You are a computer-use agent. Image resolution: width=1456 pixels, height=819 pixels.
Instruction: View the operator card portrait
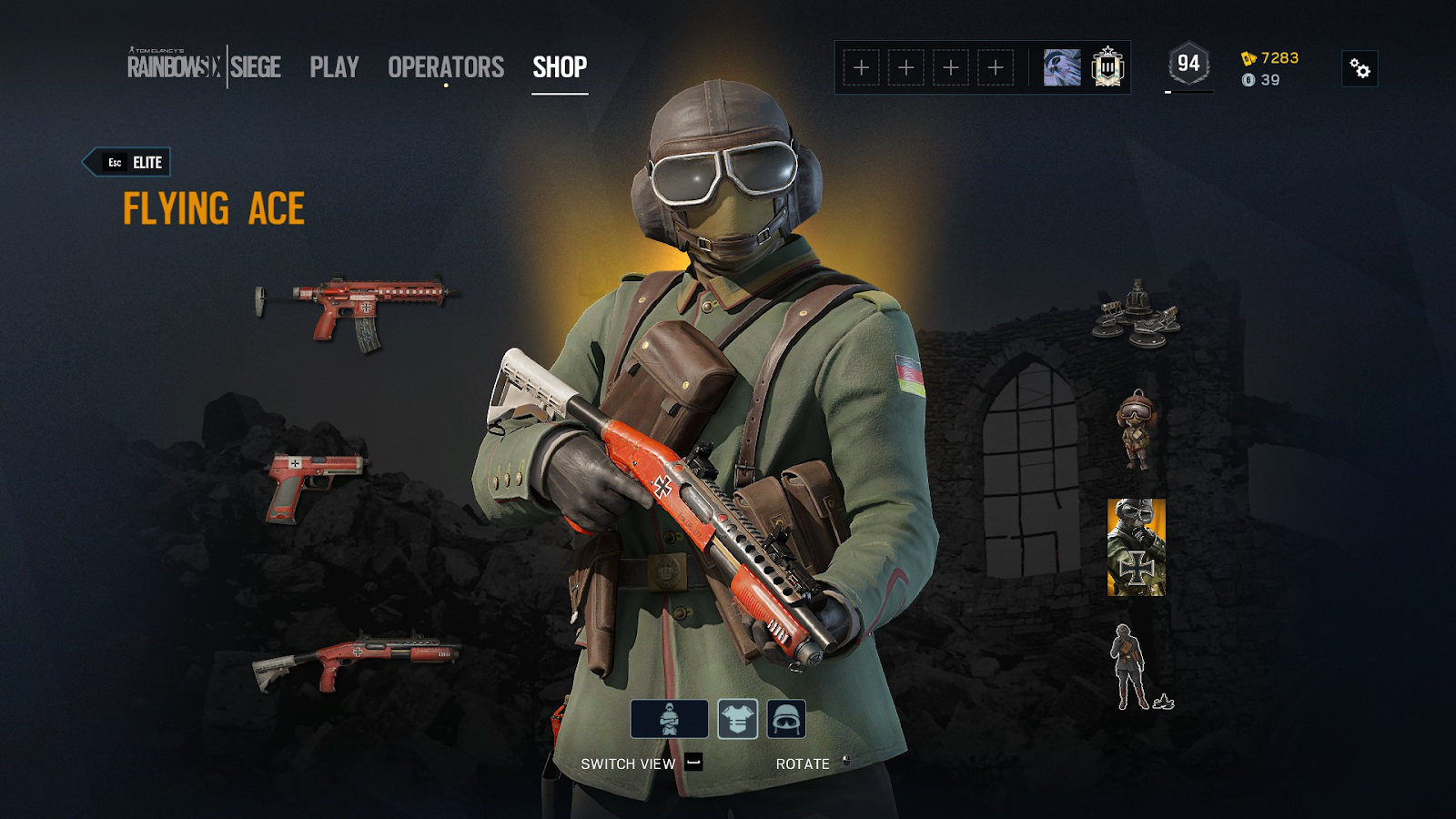1136,547
